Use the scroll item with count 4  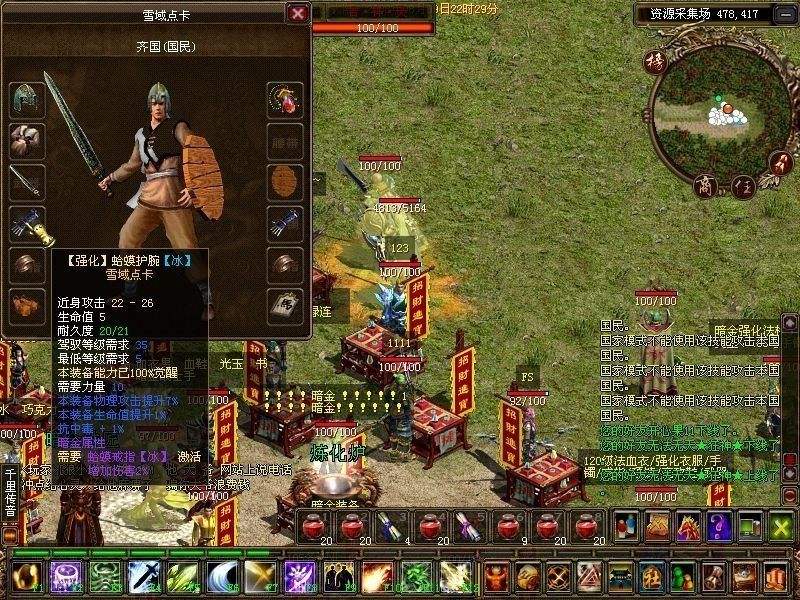[390, 526]
